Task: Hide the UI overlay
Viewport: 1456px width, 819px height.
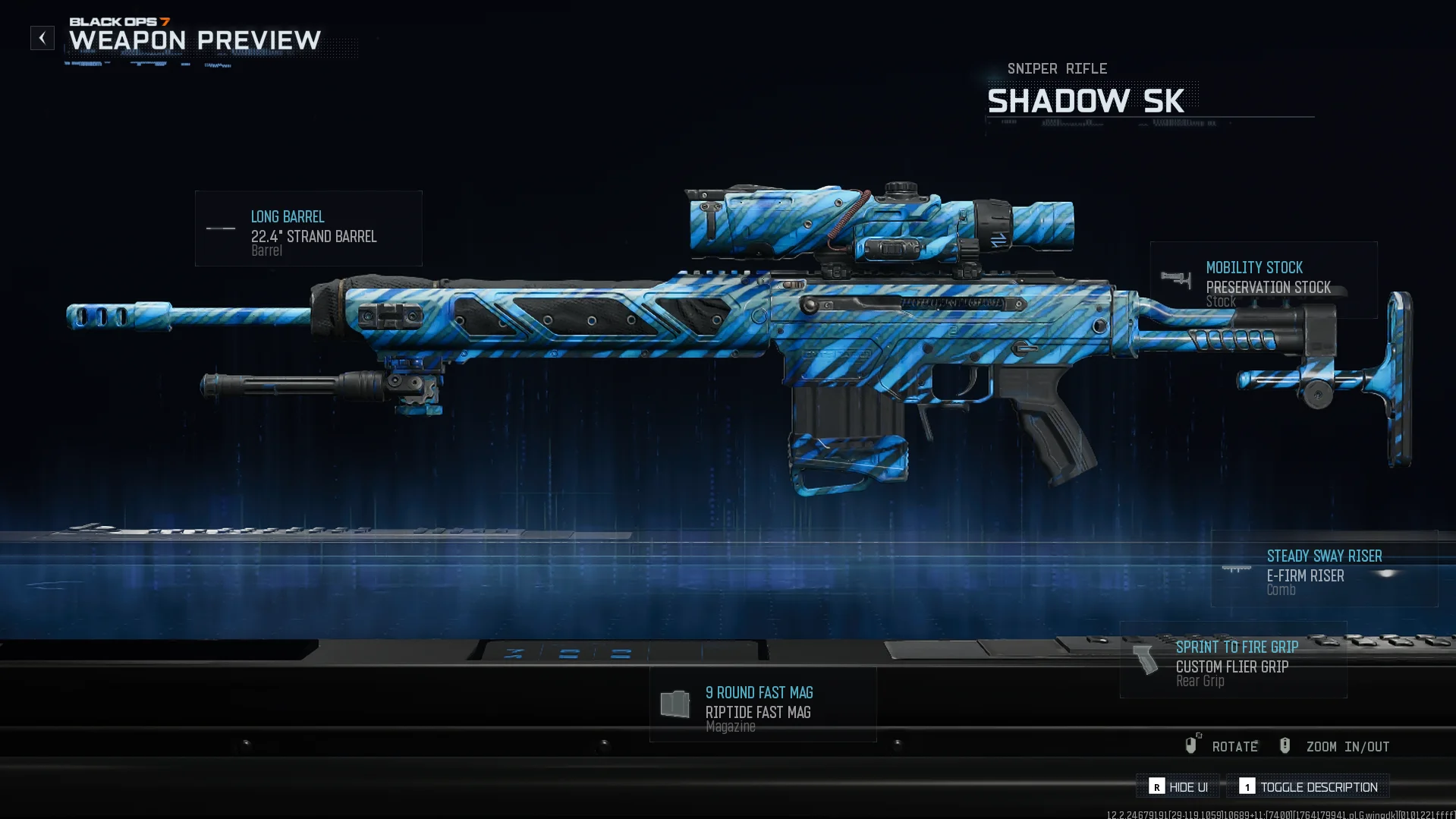Action: tap(1178, 786)
